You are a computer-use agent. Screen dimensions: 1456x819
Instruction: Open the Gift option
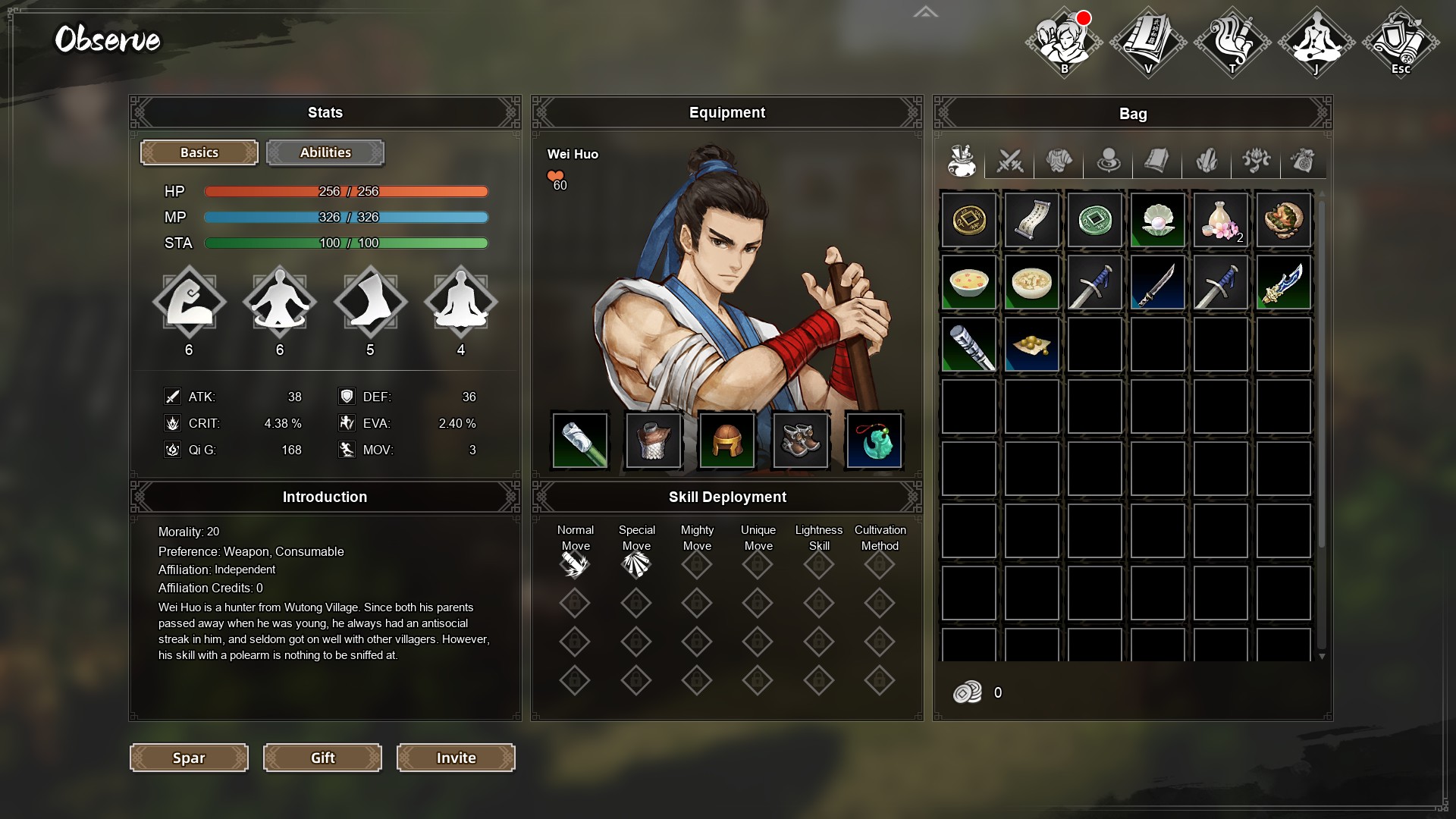pos(322,758)
